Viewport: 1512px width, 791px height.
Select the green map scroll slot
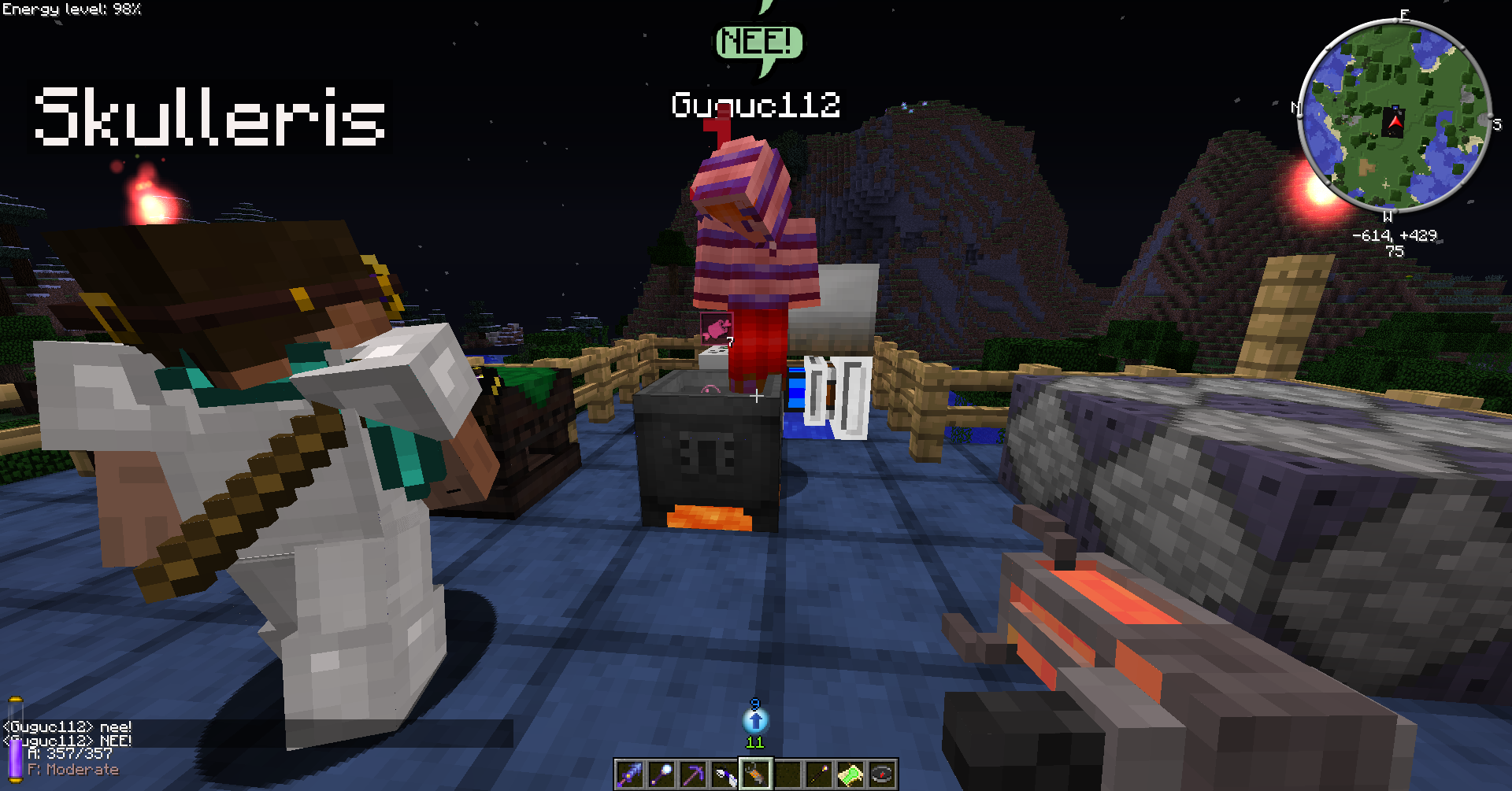click(850, 775)
